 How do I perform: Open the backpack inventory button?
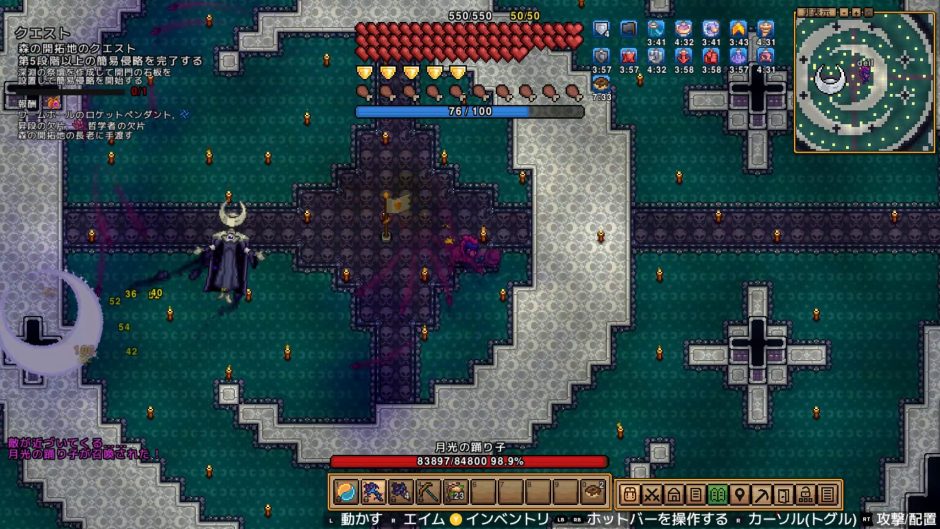(630, 494)
